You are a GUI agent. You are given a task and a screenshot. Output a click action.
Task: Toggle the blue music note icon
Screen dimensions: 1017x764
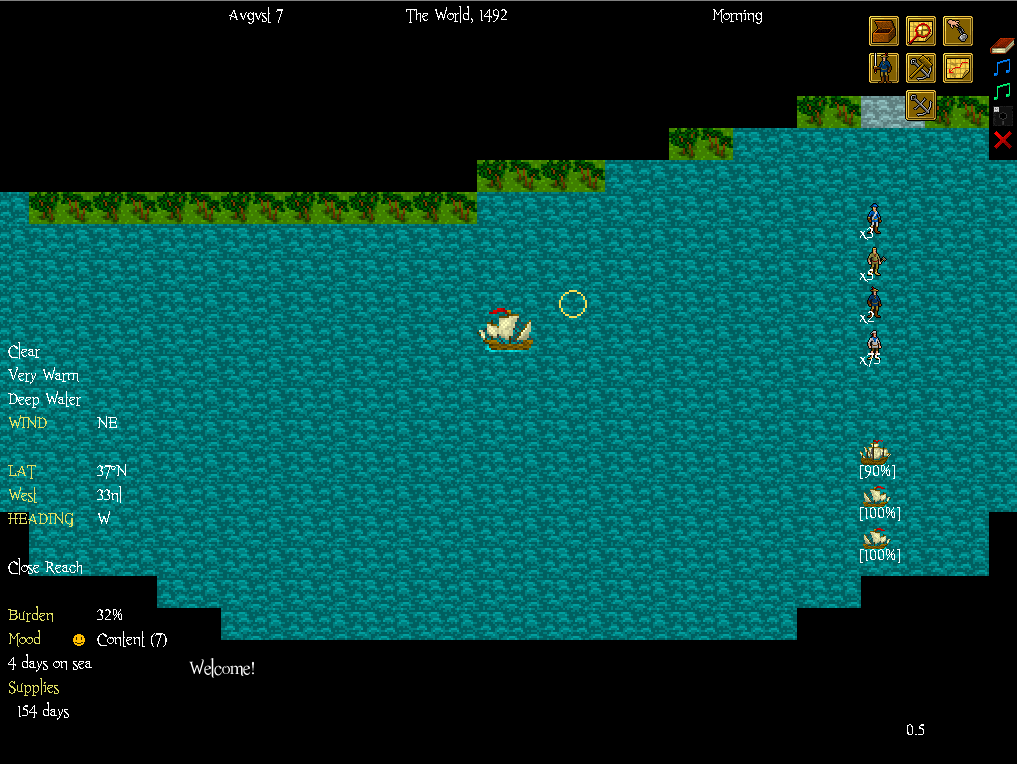click(1002, 68)
